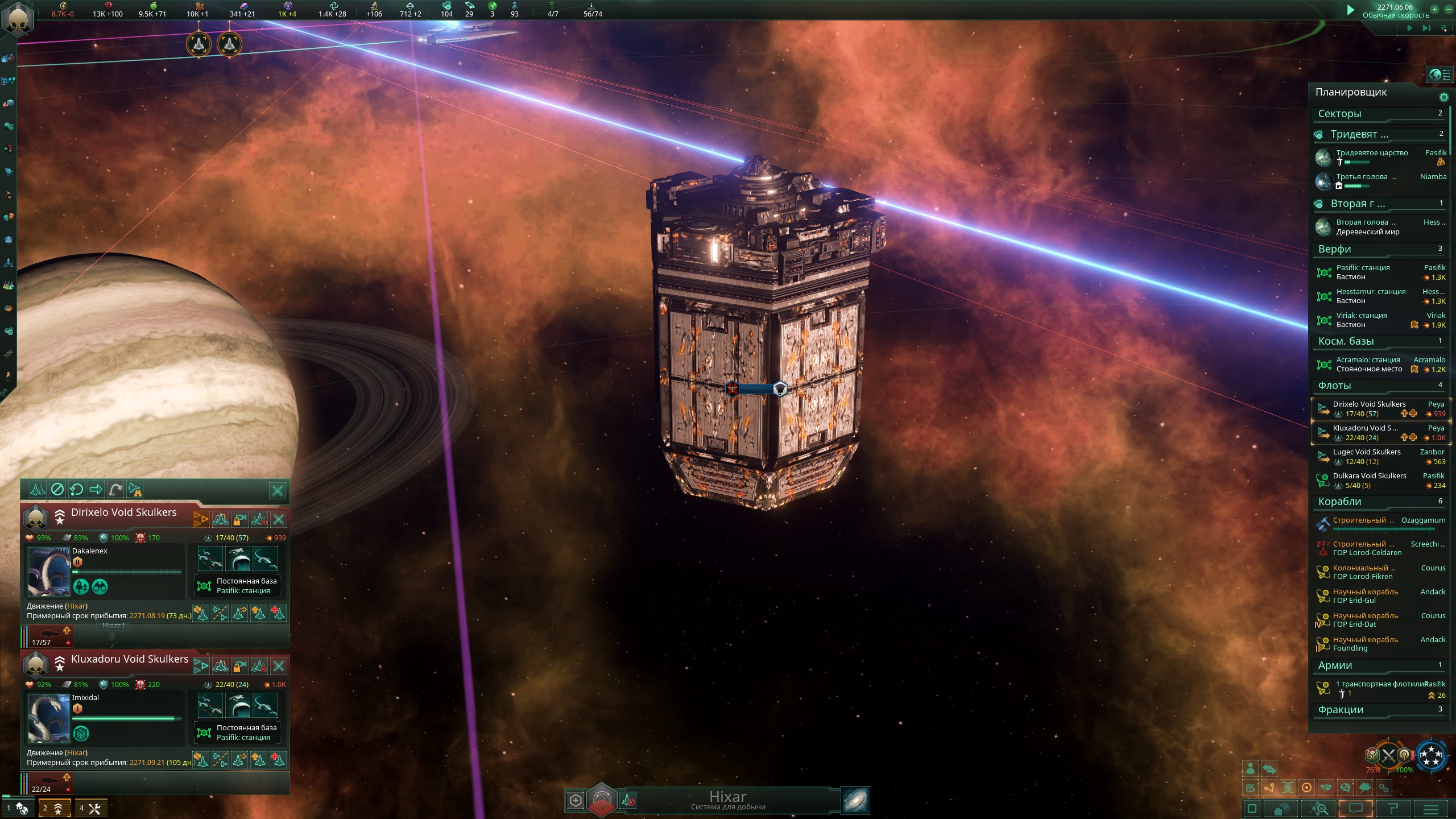Open the crossed swords war overview
This screenshot has width=1456, height=819.
[x=1388, y=756]
